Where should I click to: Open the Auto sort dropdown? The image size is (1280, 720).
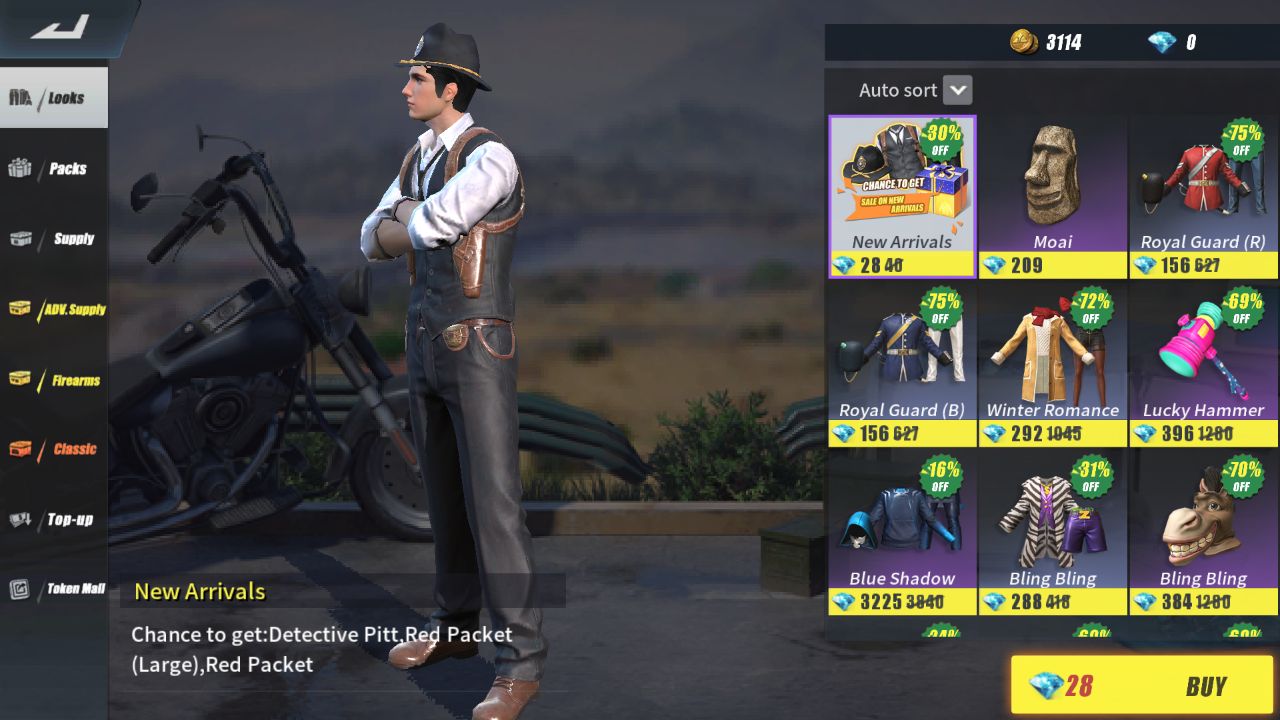[x=957, y=90]
